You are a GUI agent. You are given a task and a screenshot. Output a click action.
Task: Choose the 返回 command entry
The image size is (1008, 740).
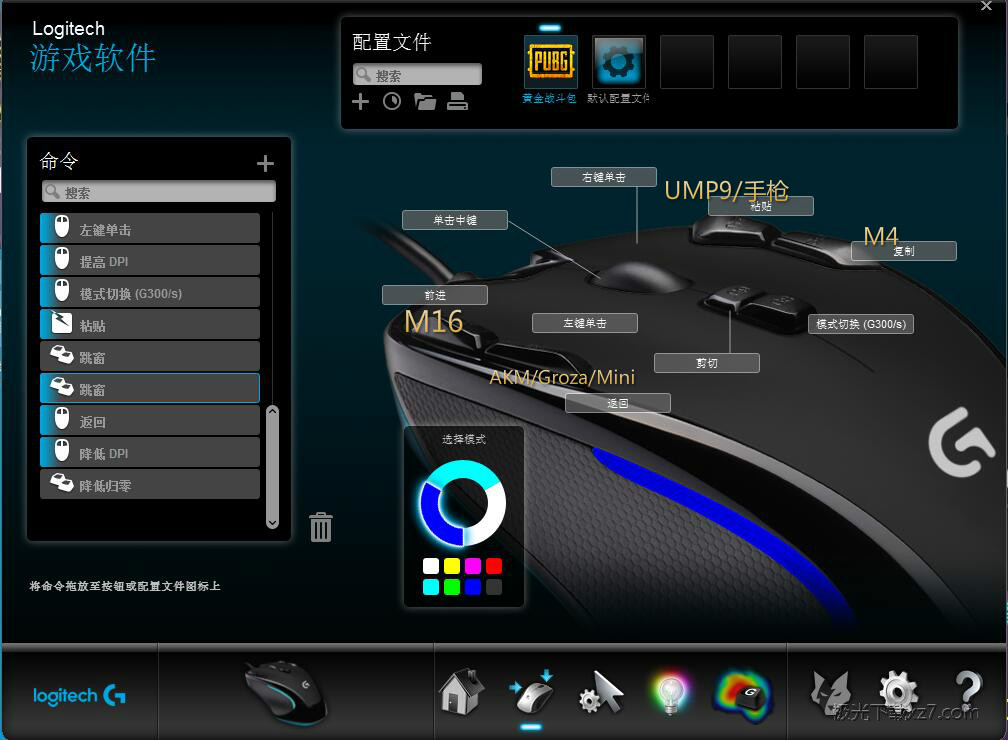[x=150, y=421]
